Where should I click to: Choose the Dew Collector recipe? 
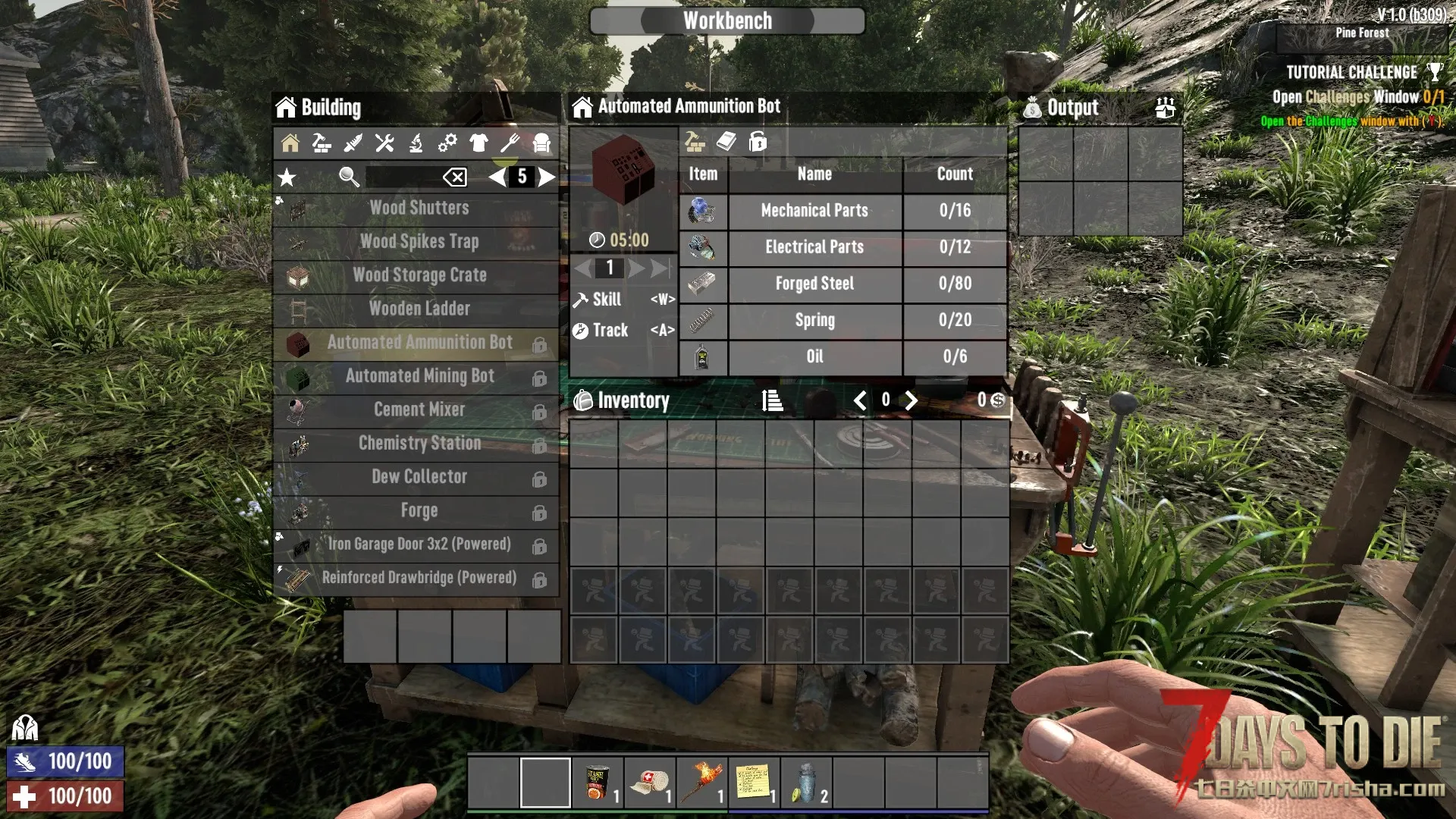[419, 477]
